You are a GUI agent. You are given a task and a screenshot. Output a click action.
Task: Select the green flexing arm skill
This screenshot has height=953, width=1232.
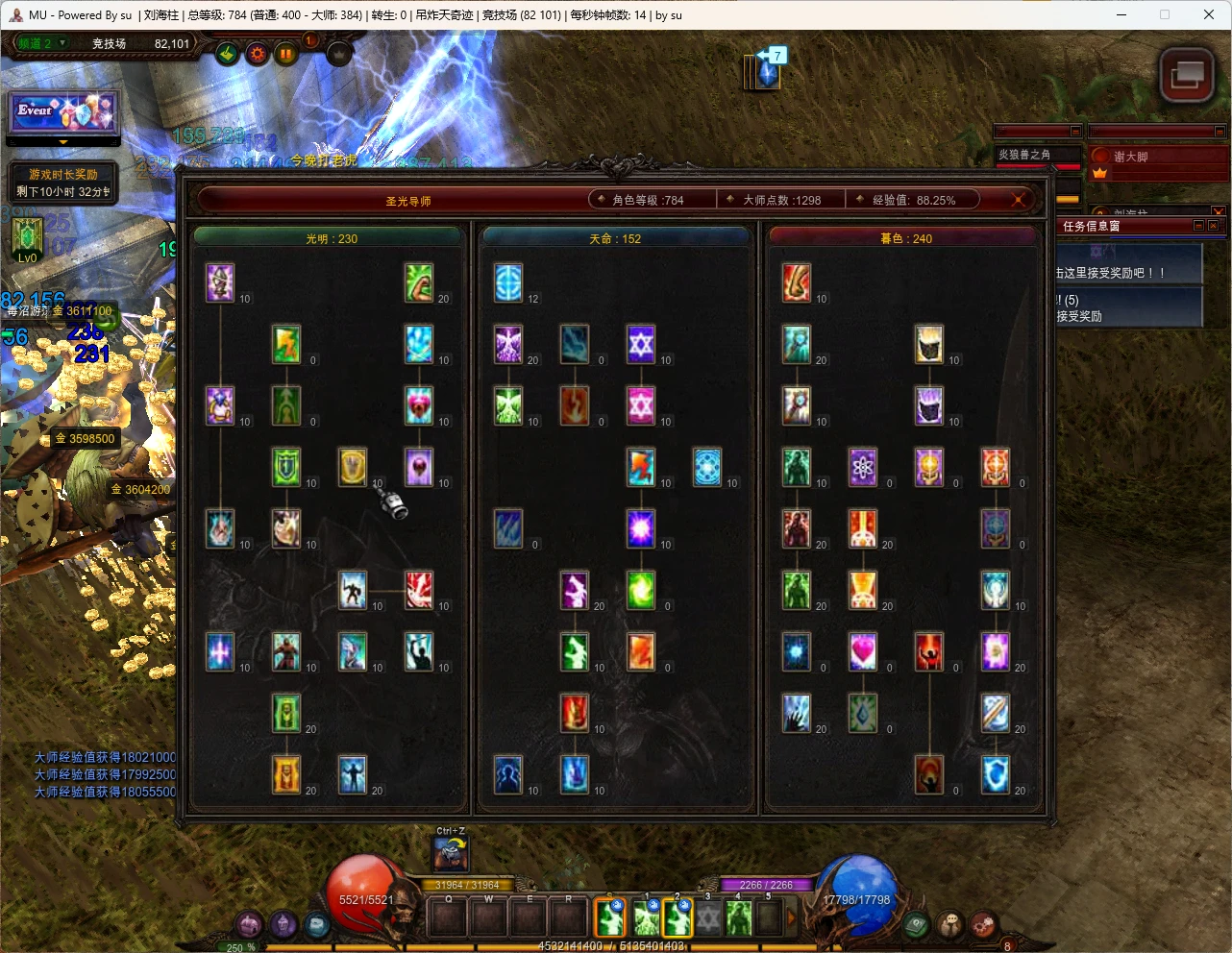[x=419, y=282]
